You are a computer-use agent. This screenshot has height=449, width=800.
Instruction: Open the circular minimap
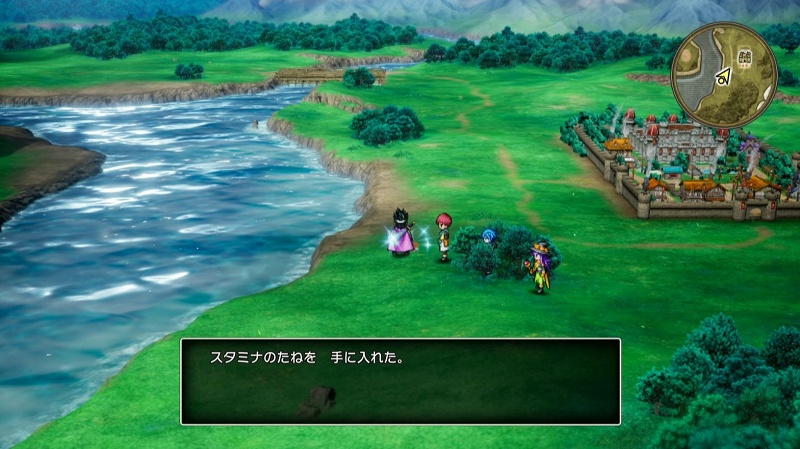point(724,75)
